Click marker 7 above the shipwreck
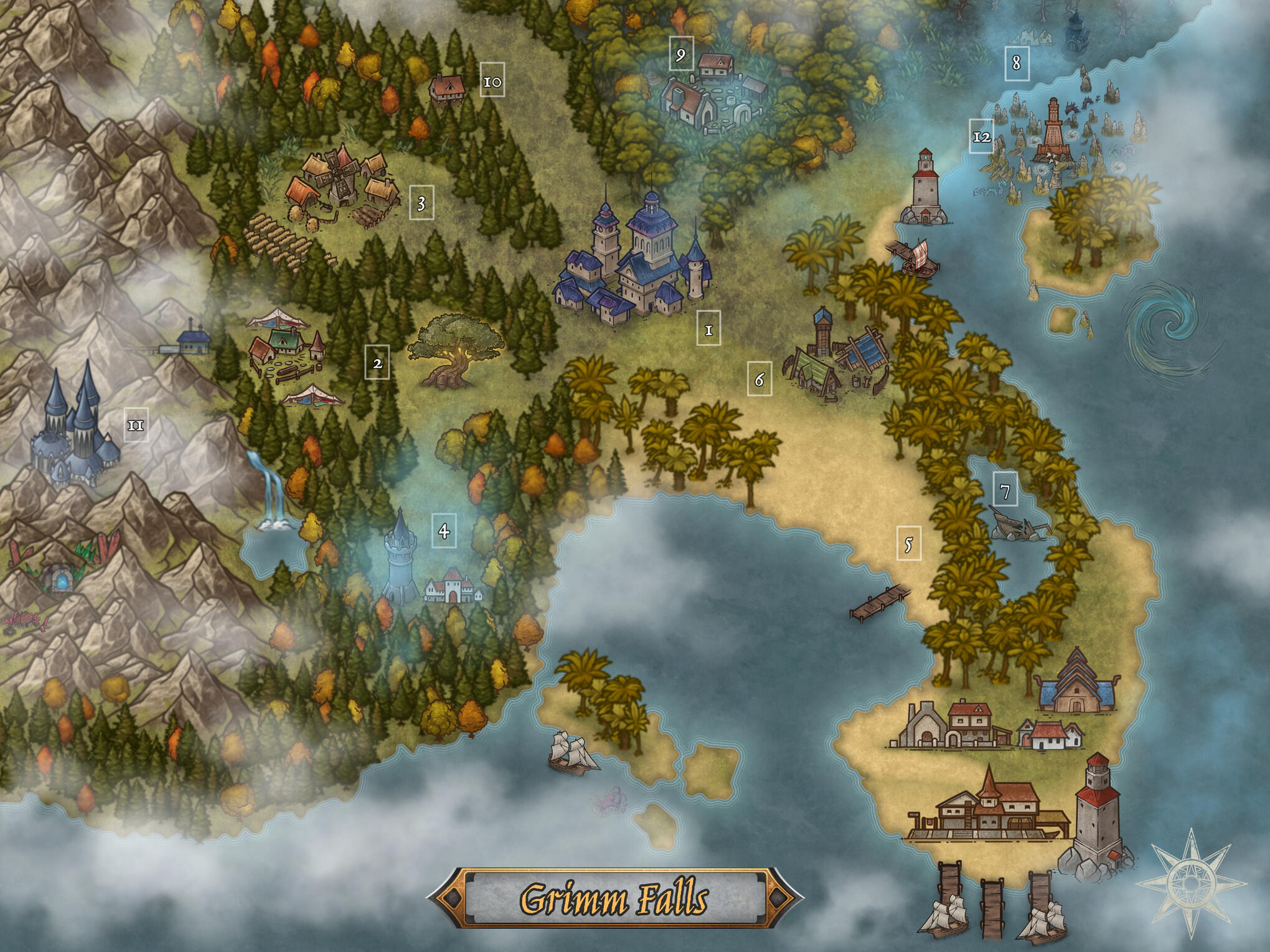 coord(1005,490)
